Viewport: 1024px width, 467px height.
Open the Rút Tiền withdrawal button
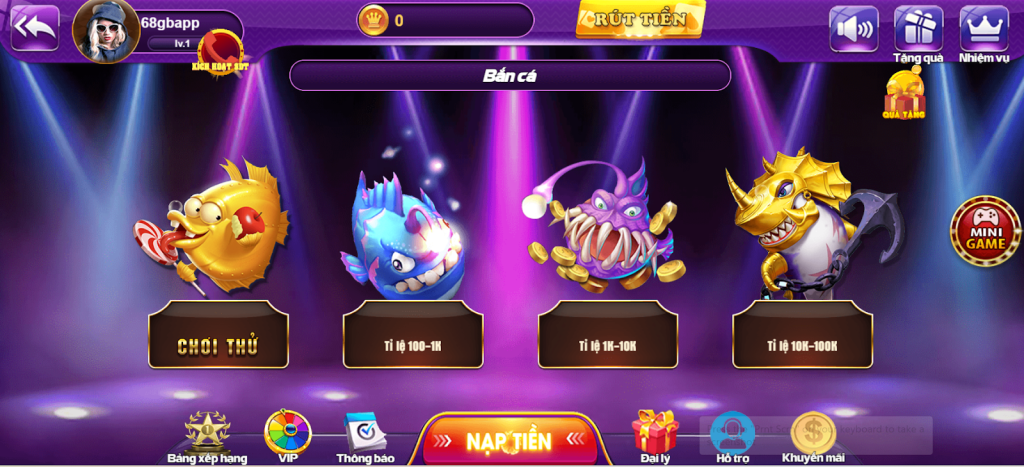640,19
